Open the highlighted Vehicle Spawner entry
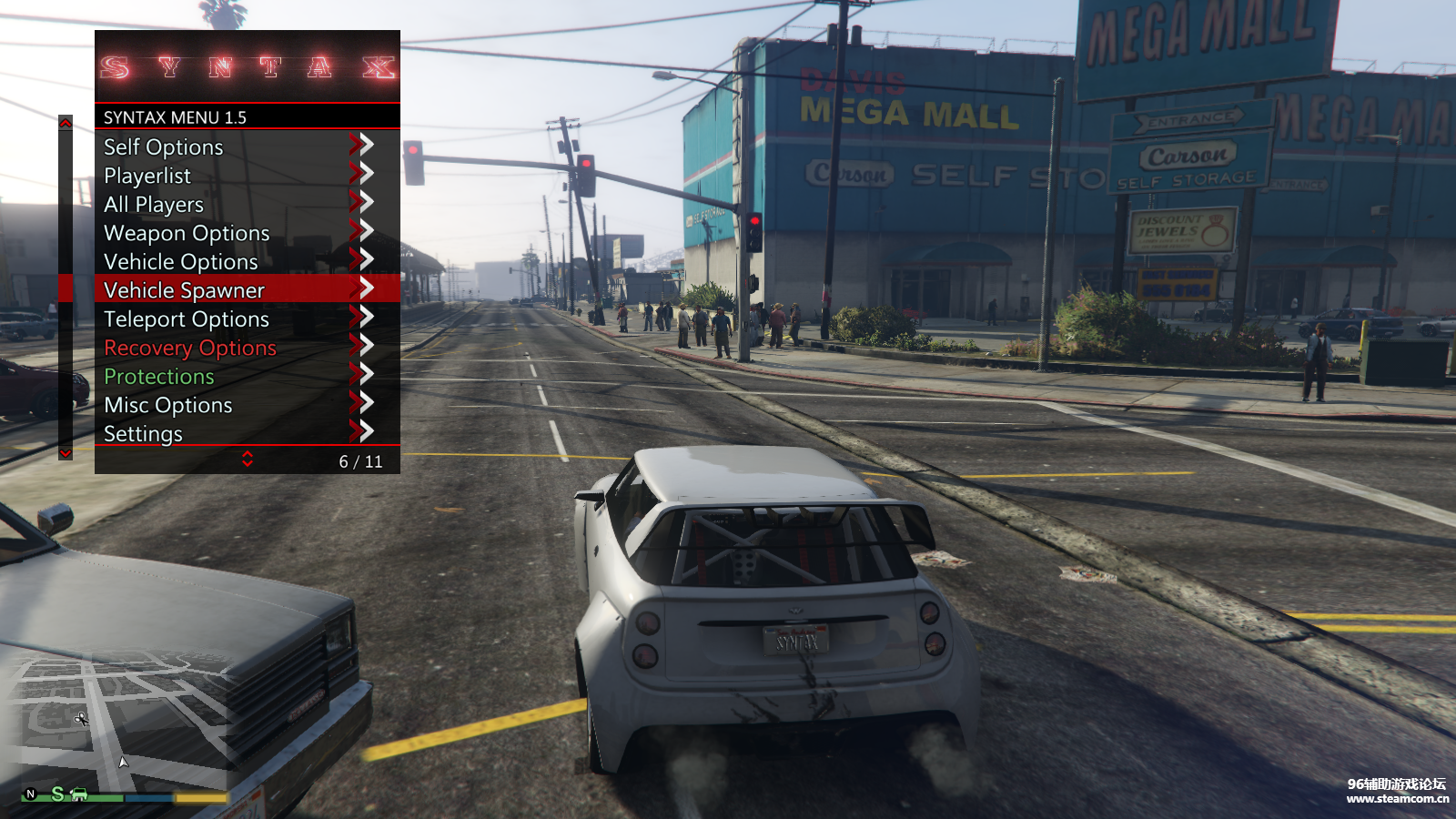 point(184,290)
